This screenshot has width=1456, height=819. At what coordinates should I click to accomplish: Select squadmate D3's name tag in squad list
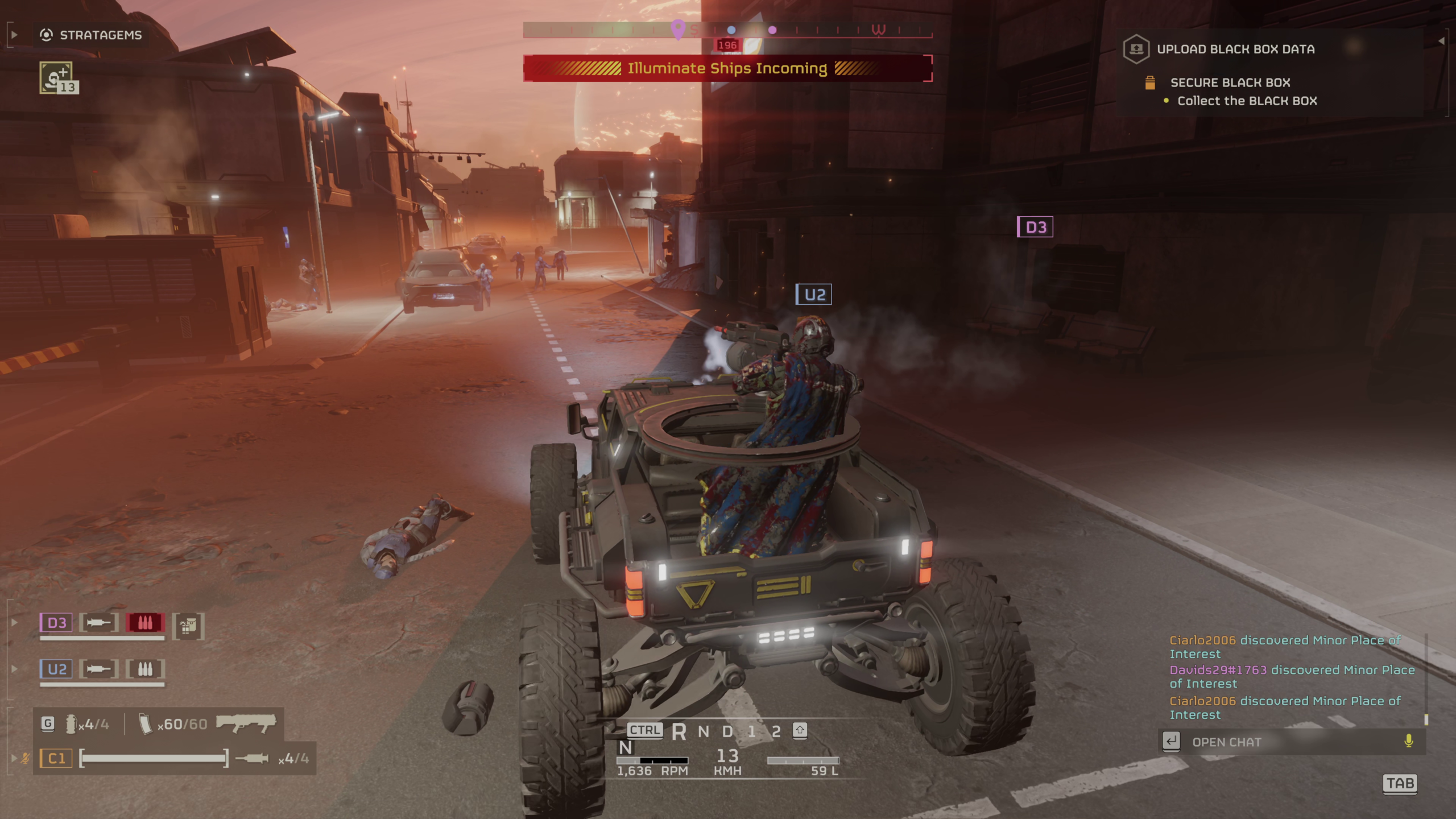pyautogui.click(x=56, y=623)
